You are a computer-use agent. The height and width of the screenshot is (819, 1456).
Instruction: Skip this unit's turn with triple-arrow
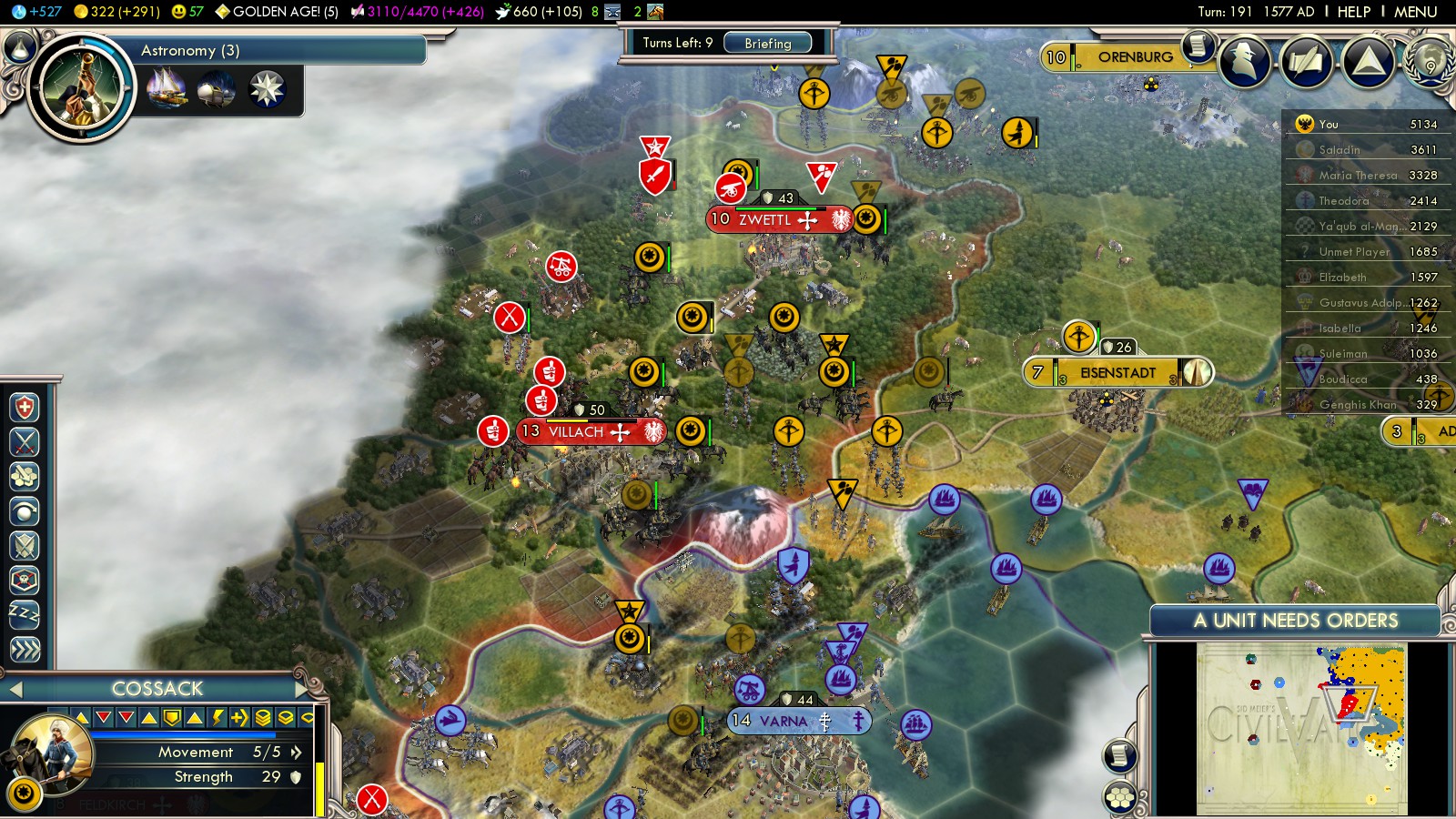pos(25,649)
